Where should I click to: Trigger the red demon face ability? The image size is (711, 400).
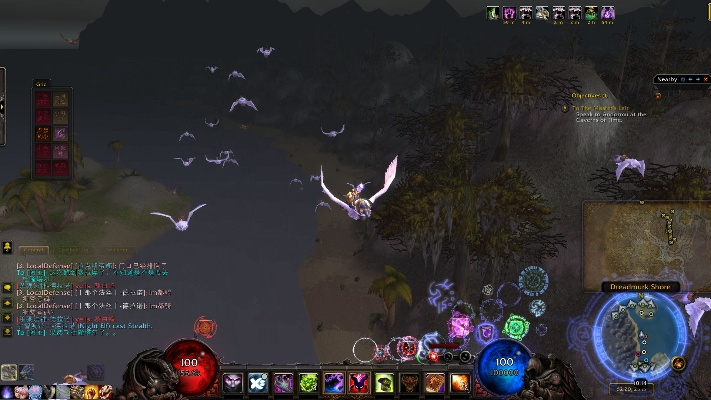point(359,382)
